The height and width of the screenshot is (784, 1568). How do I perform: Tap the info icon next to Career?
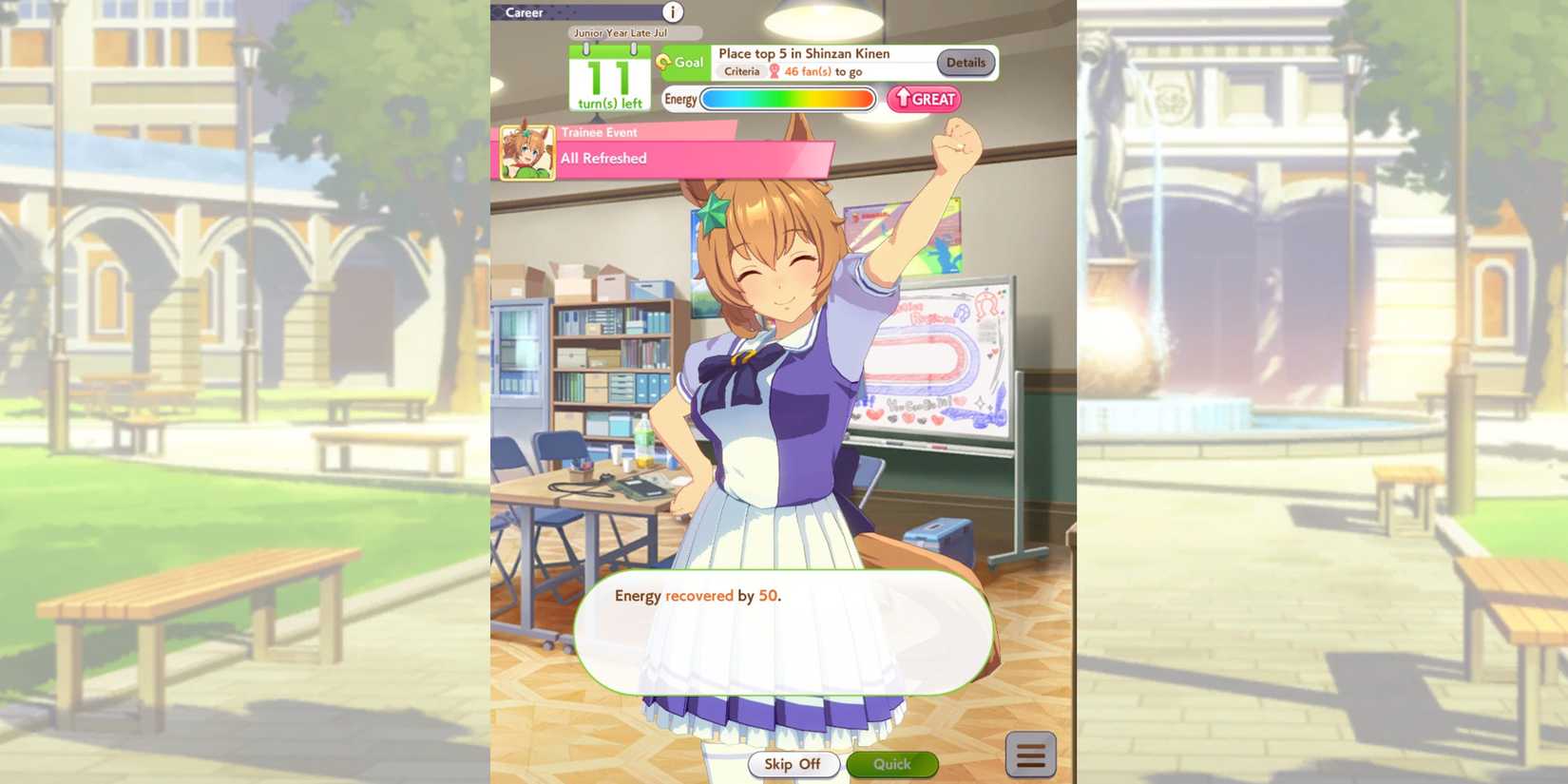(x=674, y=12)
